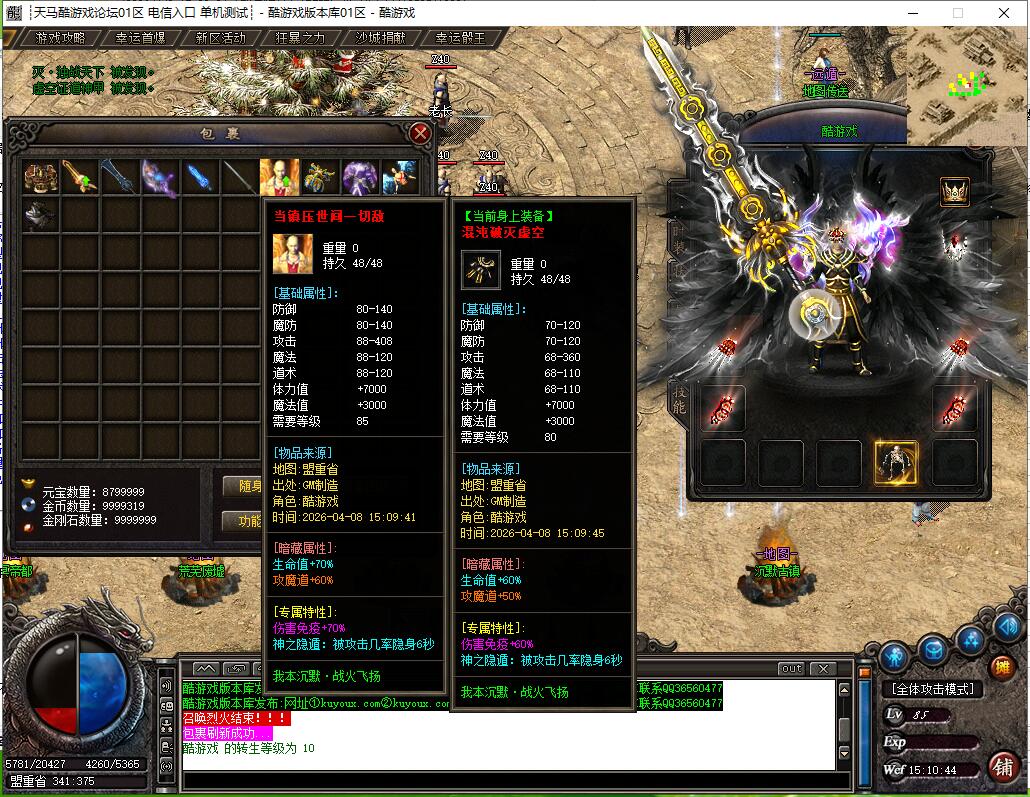The height and width of the screenshot is (797, 1030).
Task: Close the 包裹 bag window
Action: pyautogui.click(x=421, y=133)
